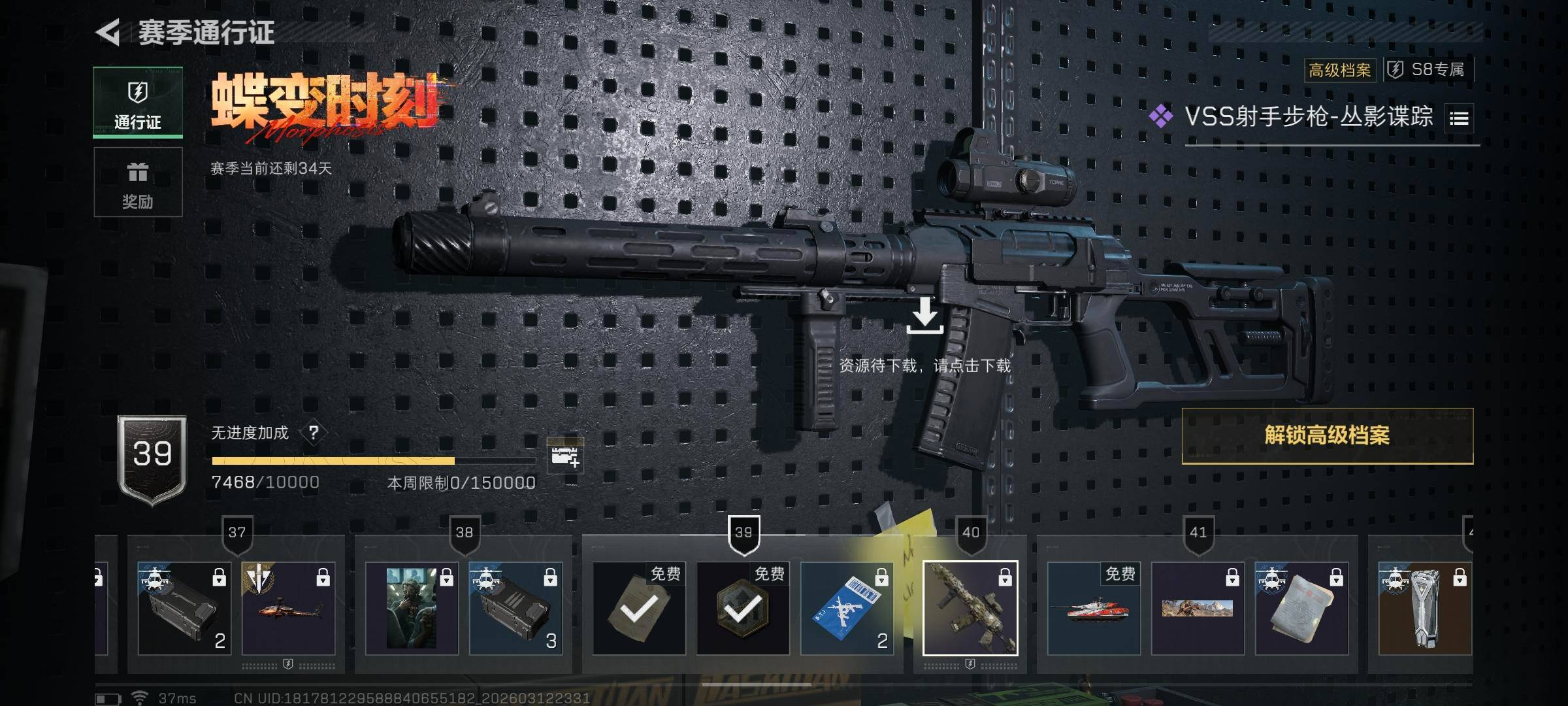
Task: Select the level 38 supply crate reward
Action: click(515, 609)
